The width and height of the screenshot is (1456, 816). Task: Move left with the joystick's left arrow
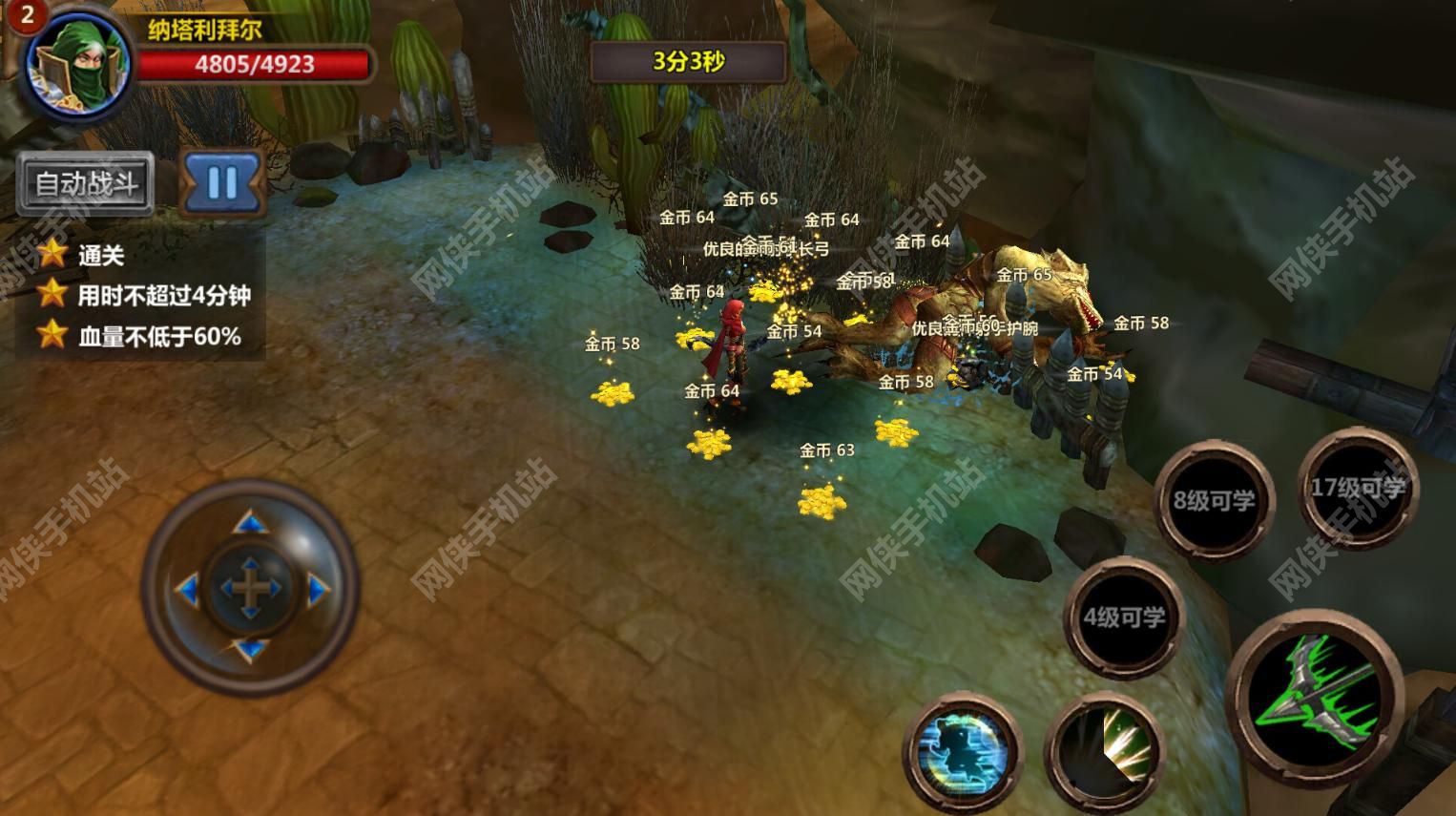[186, 590]
